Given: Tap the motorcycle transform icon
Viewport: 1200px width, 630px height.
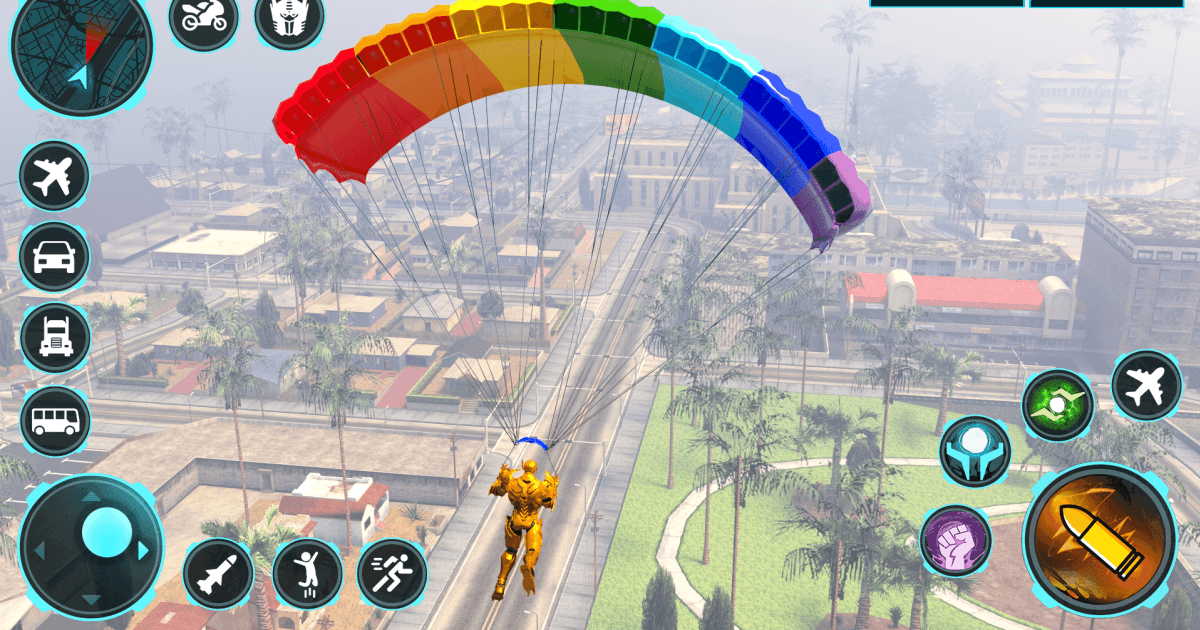Looking at the screenshot, I should pos(203,17).
